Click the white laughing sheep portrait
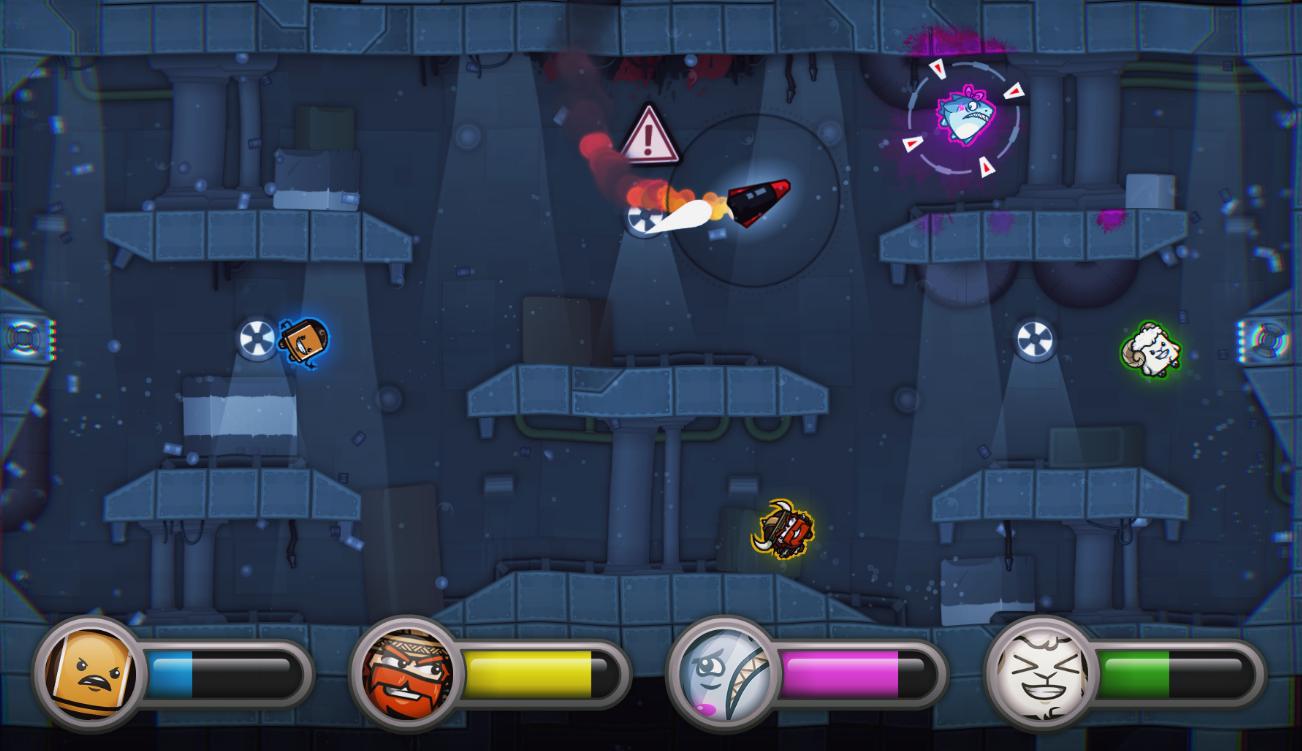This screenshot has height=751, width=1302. [1041, 671]
